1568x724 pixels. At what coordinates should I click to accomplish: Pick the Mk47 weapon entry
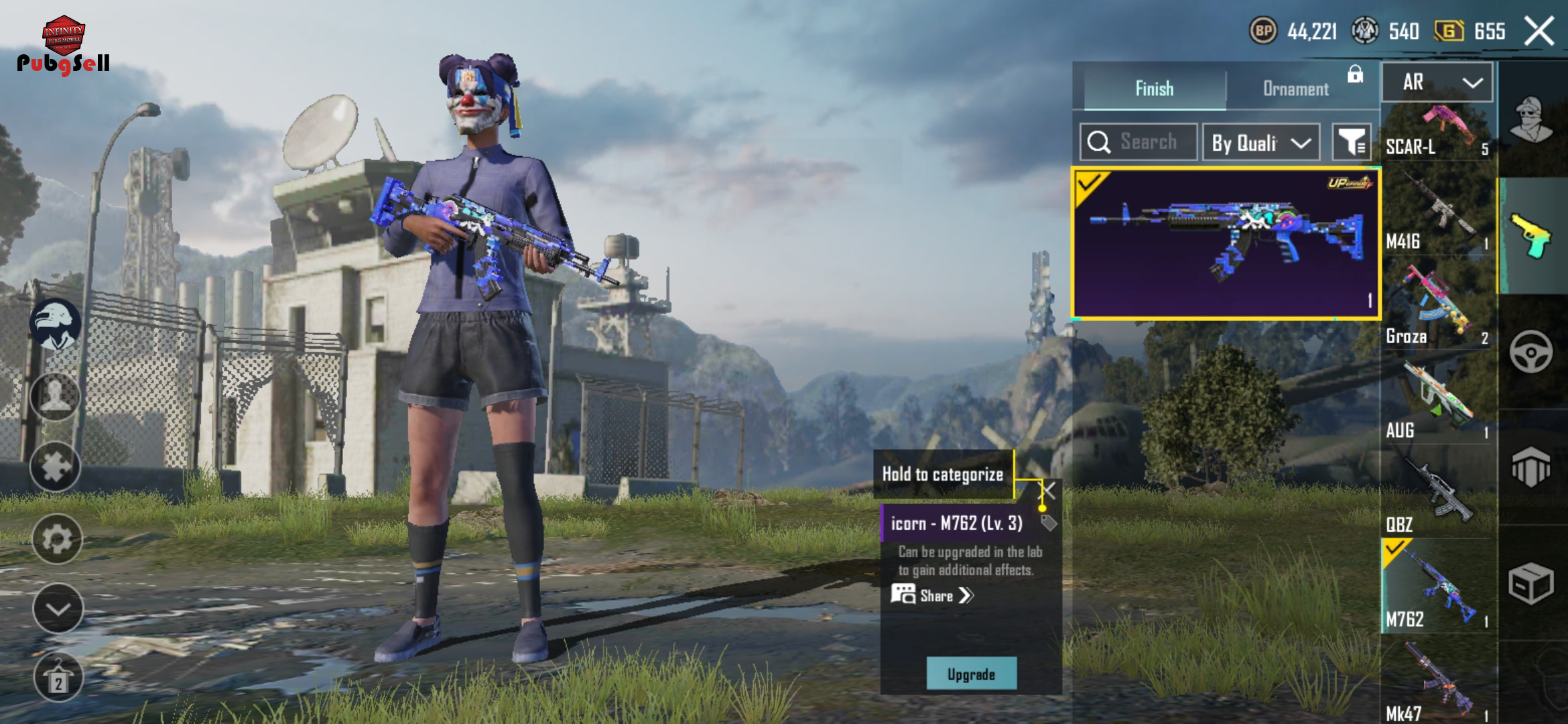coord(1438,684)
